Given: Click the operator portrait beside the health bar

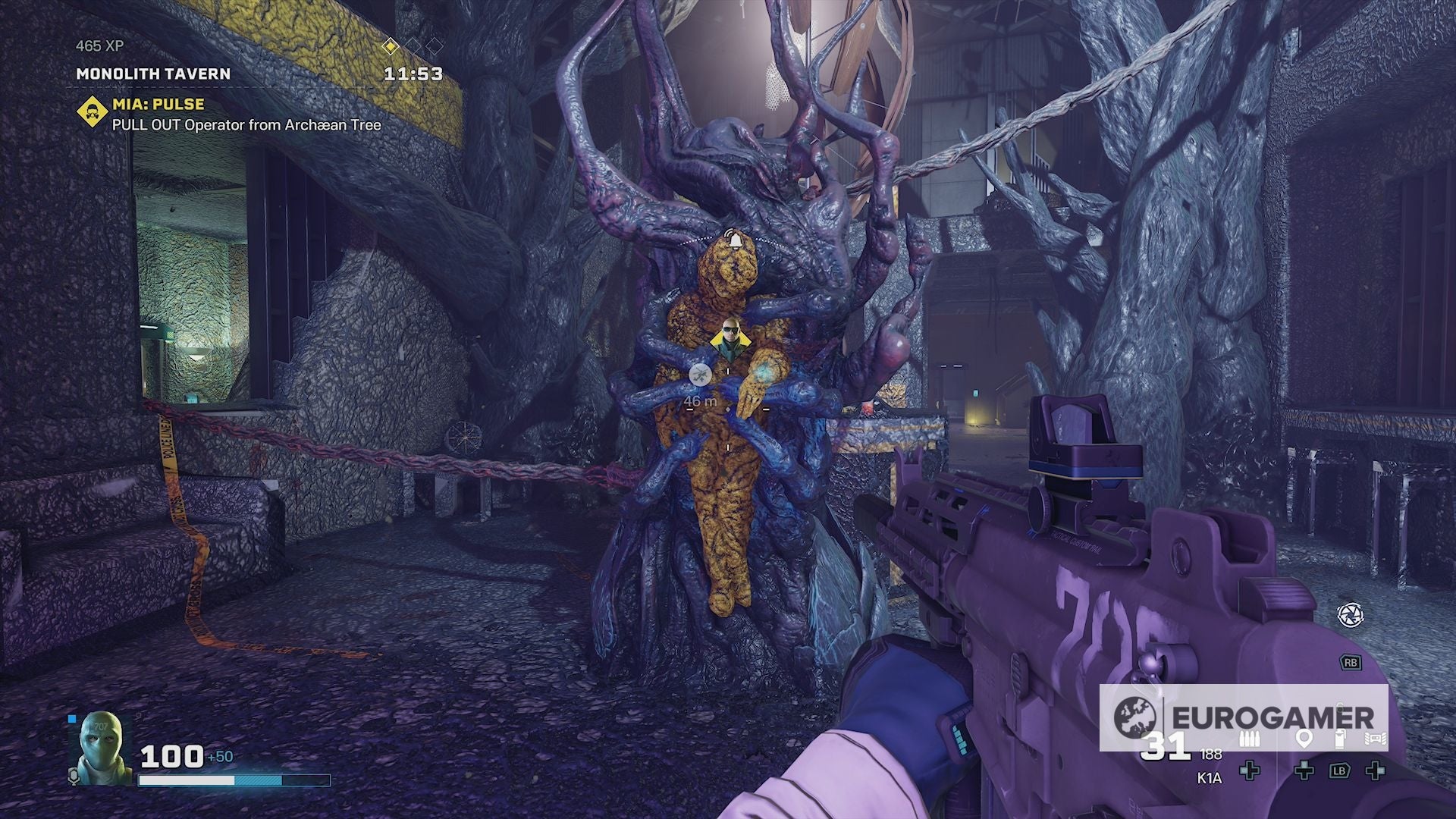Looking at the screenshot, I should coord(101,747).
